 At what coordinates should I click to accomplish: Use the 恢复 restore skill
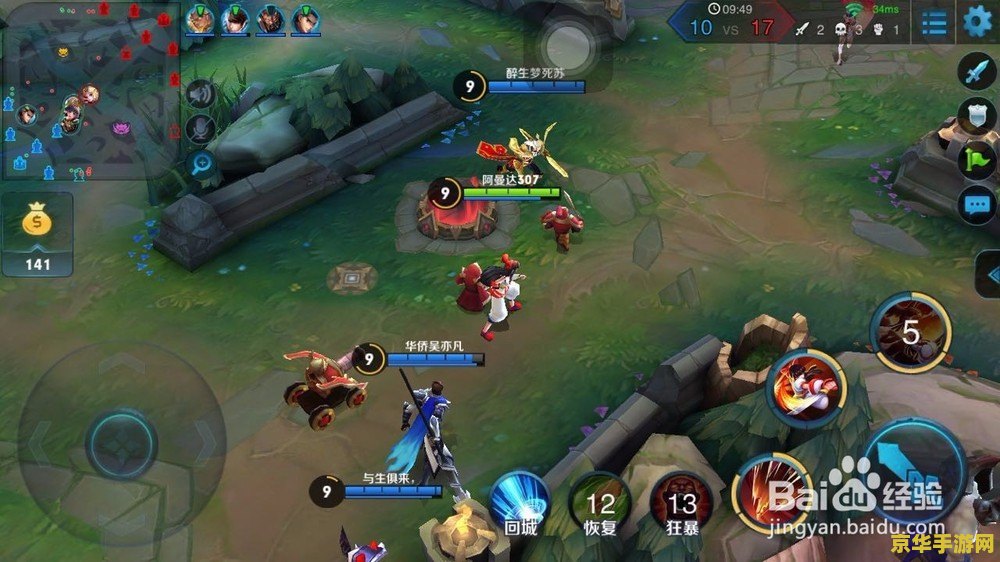click(x=600, y=503)
